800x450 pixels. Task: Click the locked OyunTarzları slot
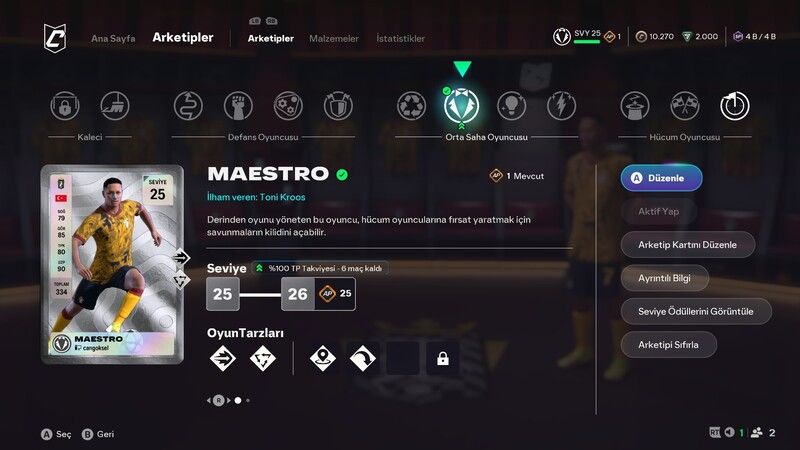pos(442,358)
